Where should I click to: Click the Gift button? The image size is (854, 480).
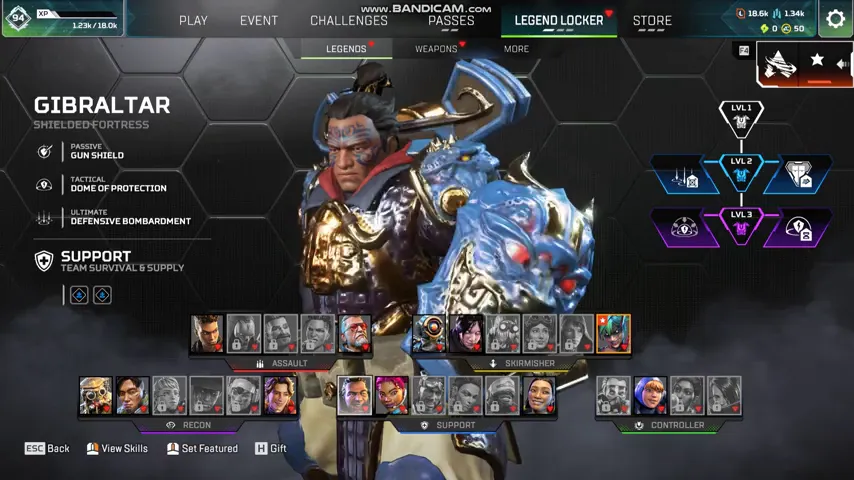click(x=271, y=448)
